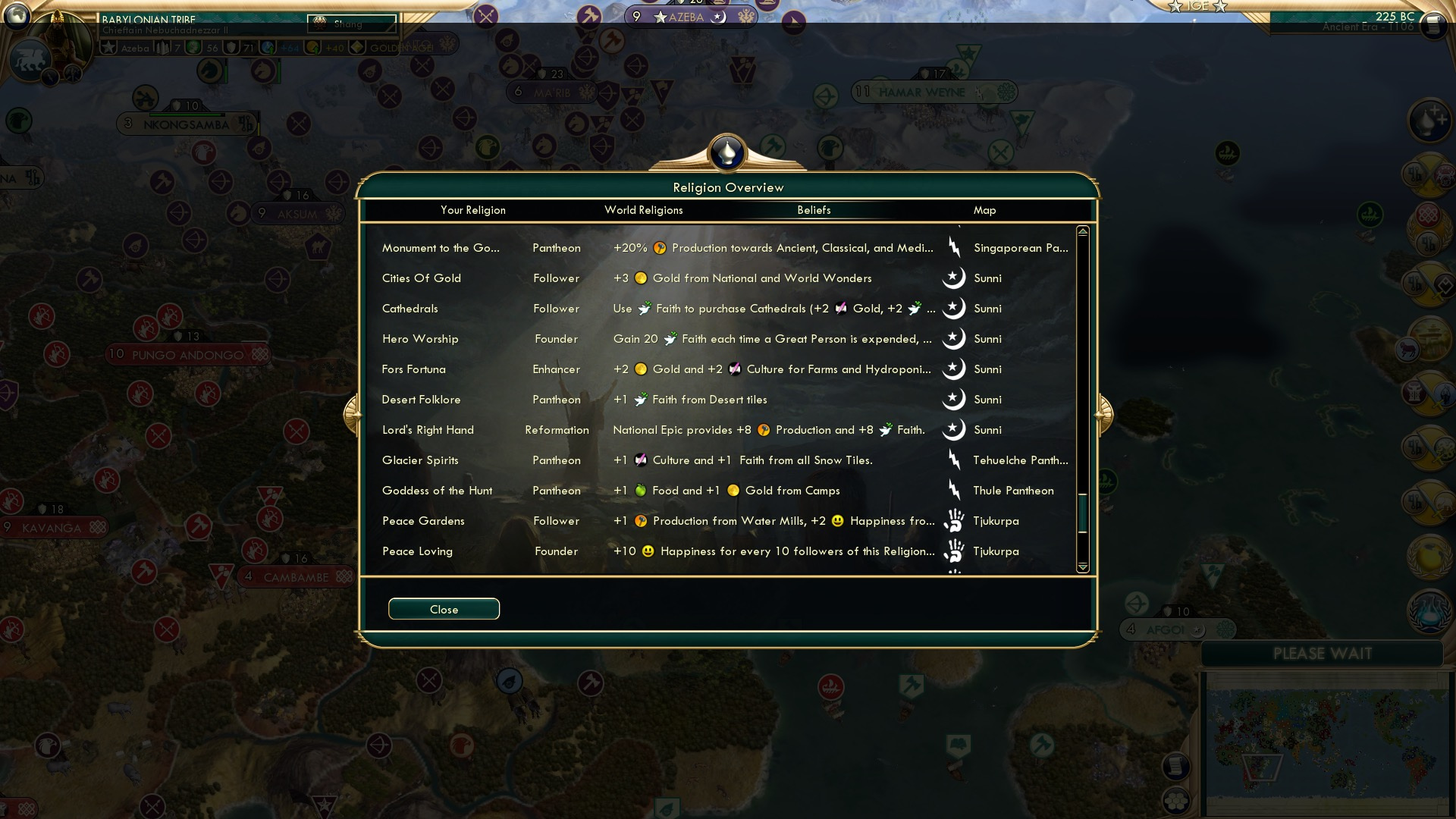1456x819 pixels.
Task: Click the Tjukurpa hand icon next to Peace Gardens
Action: click(955, 521)
